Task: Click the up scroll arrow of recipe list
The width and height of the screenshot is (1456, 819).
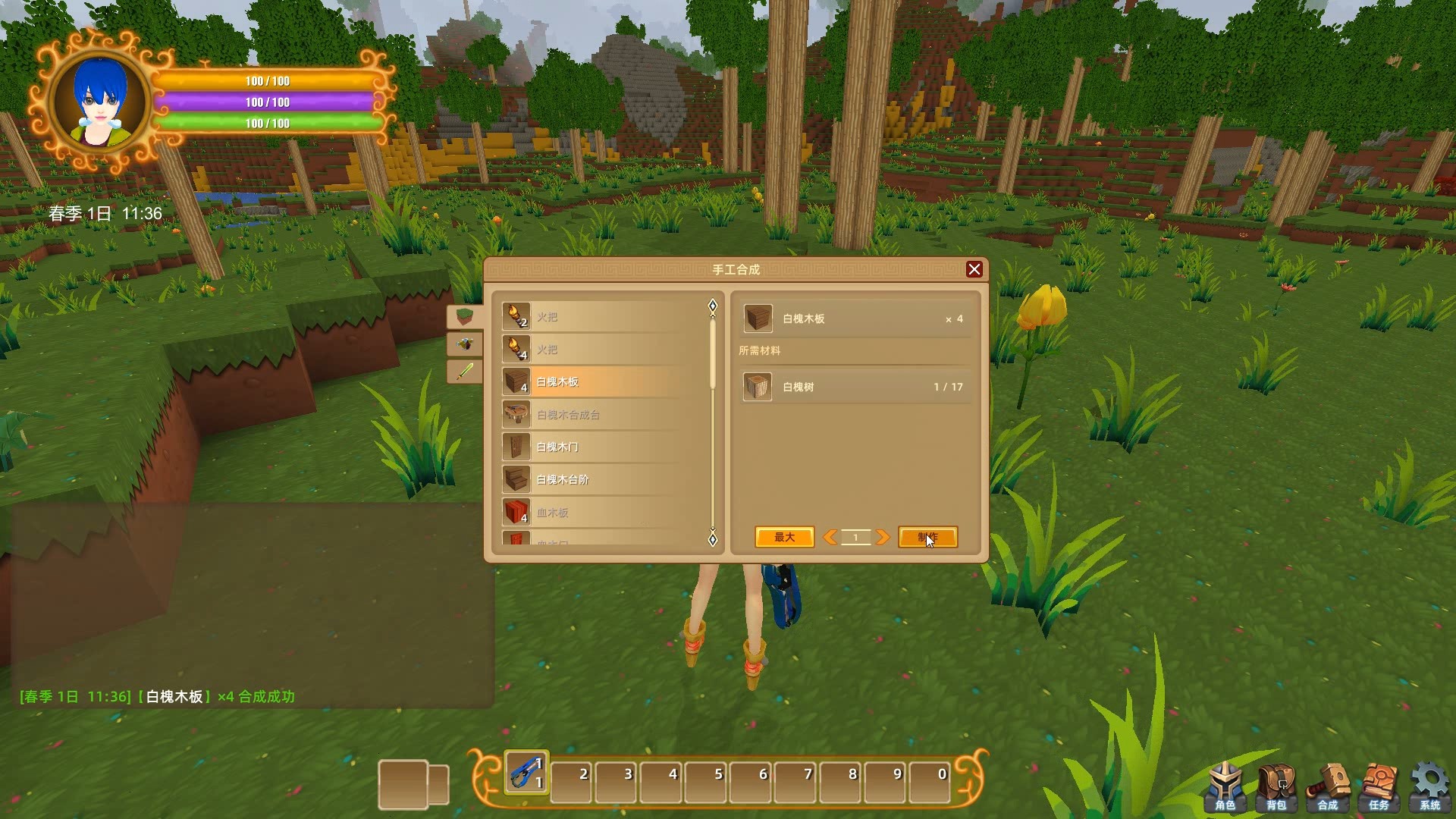Action: point(711,305)
